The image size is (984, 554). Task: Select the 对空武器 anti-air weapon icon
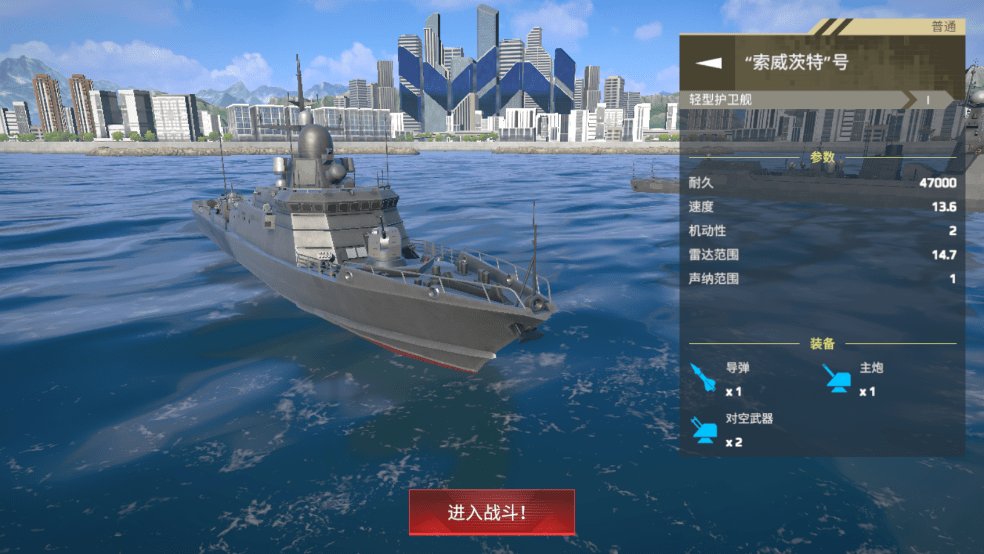[x=705, y=428]
